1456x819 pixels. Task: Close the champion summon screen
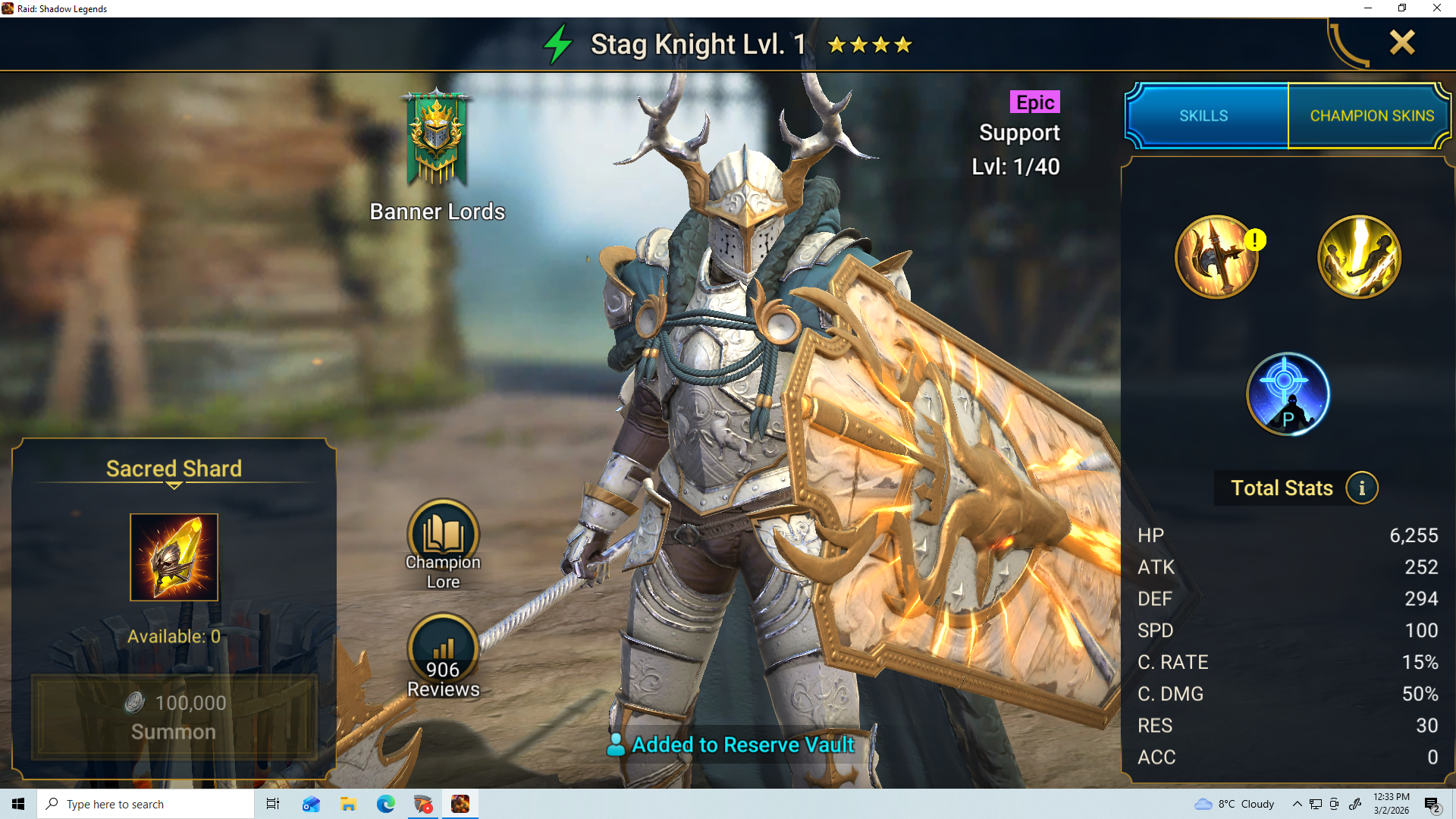(1401, 42)
